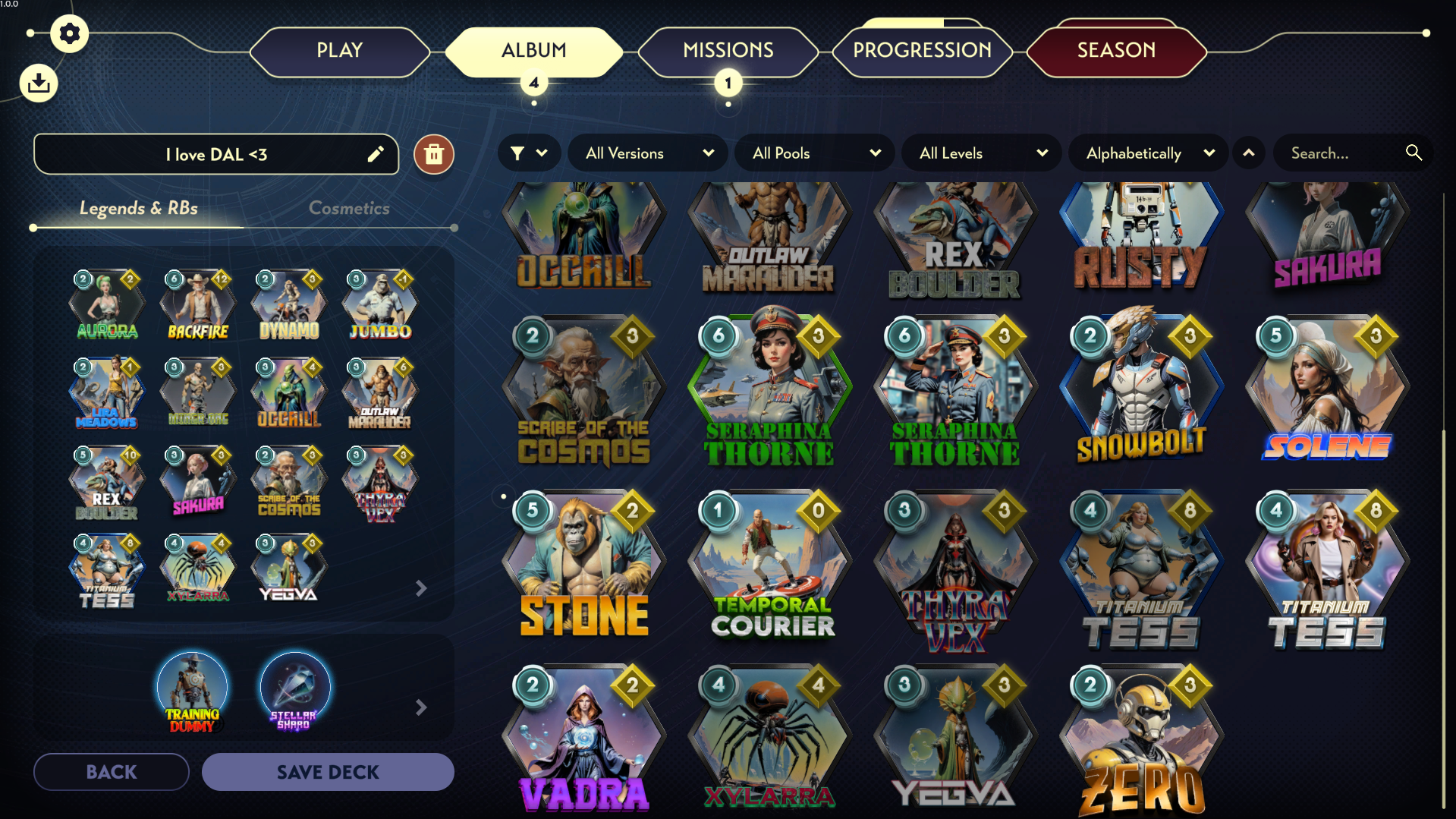The image size is (1456, 819).
Task: Choose the Temporal Courier card
Action: click(770, 569)
